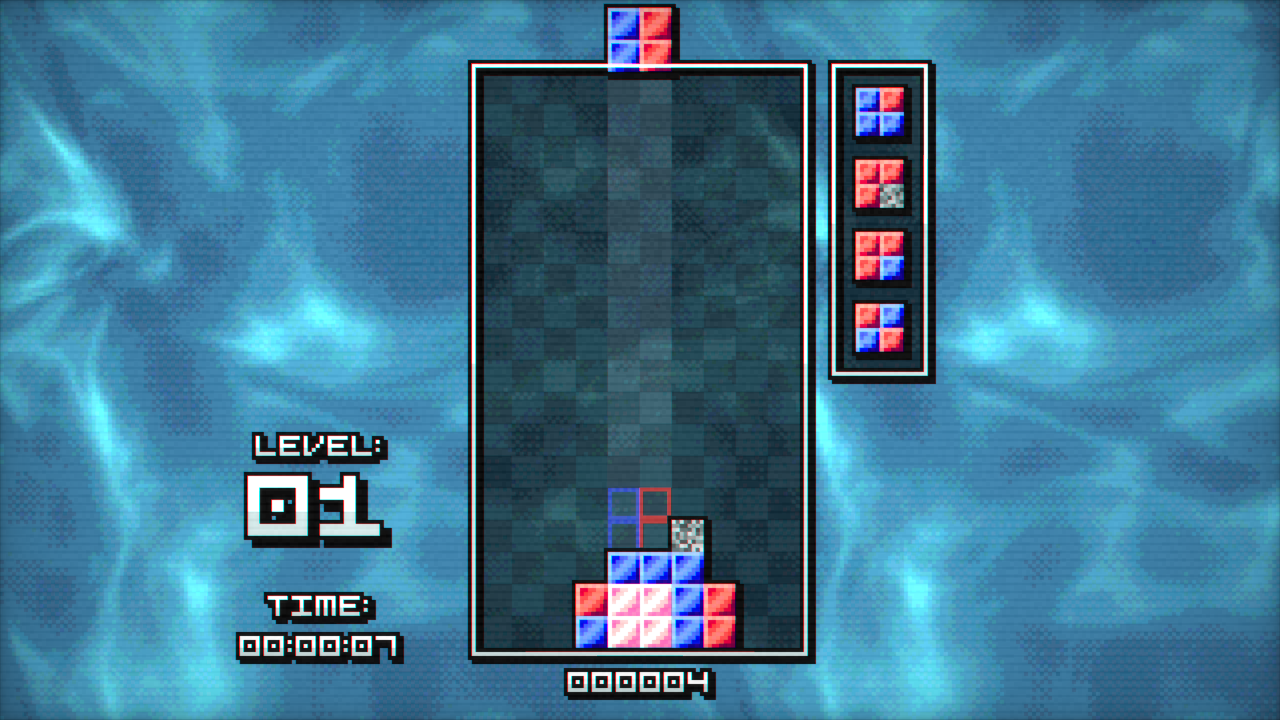
Task: Click the piece containing the gray garbage block
Action: pos(880,183)
